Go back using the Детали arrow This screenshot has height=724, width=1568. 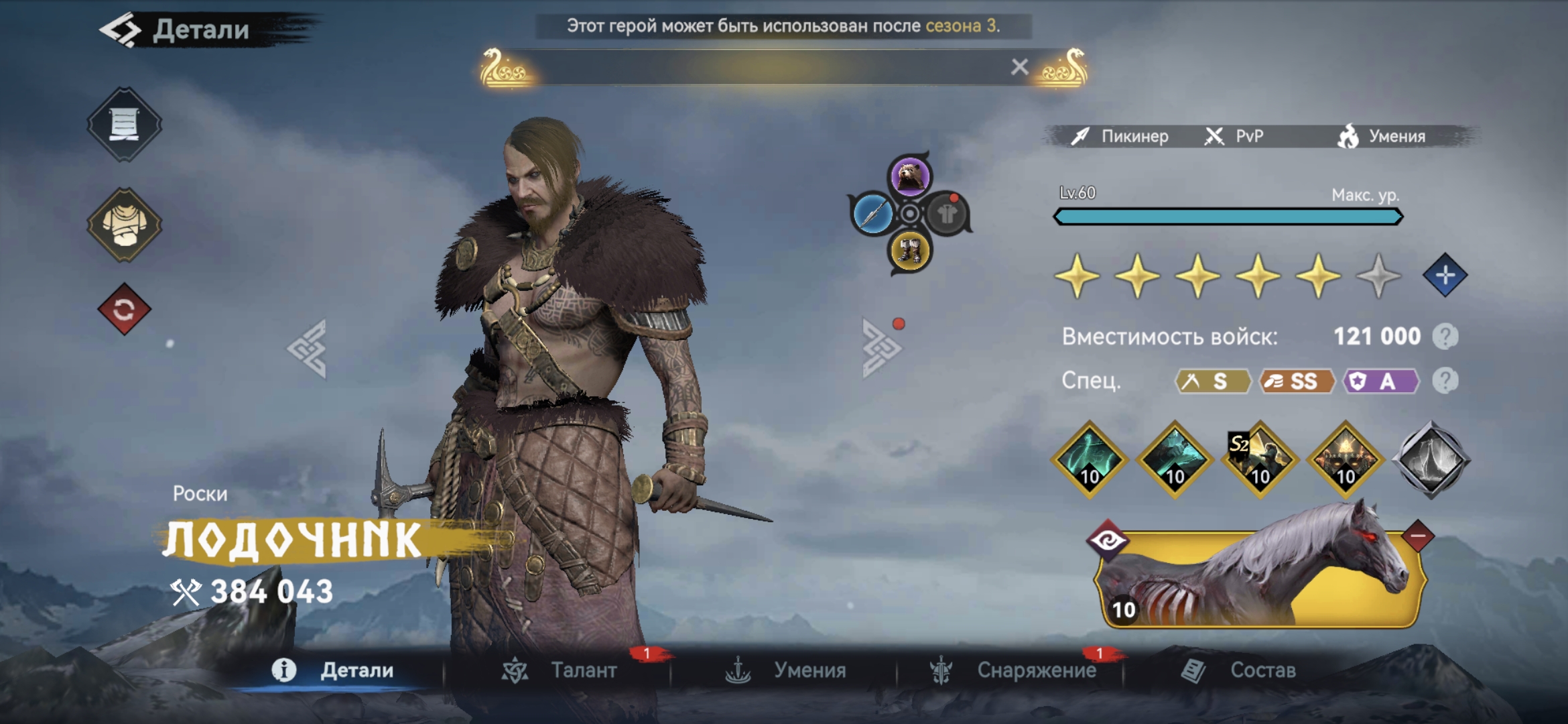[x=121, y=30]
